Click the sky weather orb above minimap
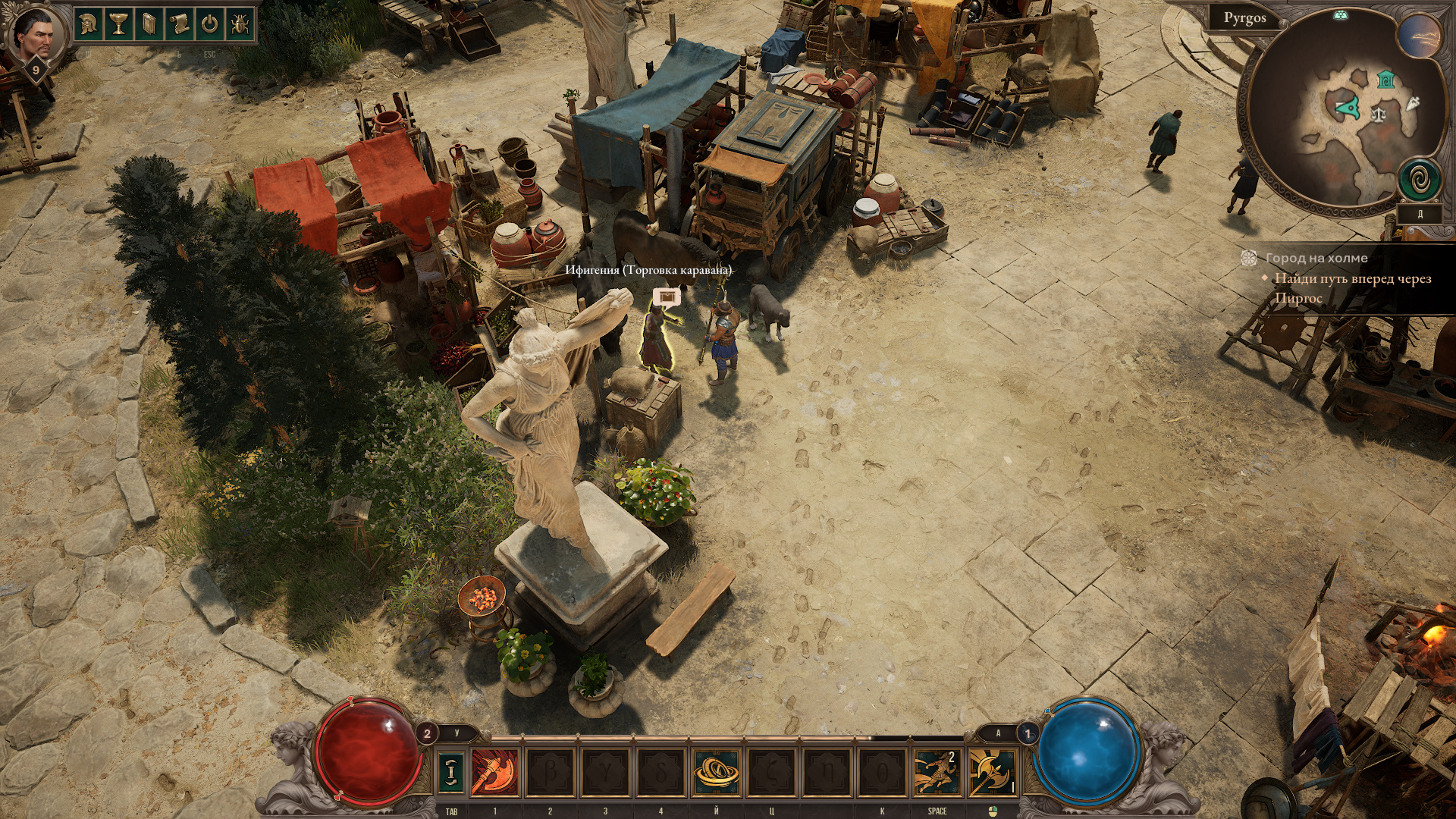Viewport: 1456px width, 819px height. point(1419,36)
